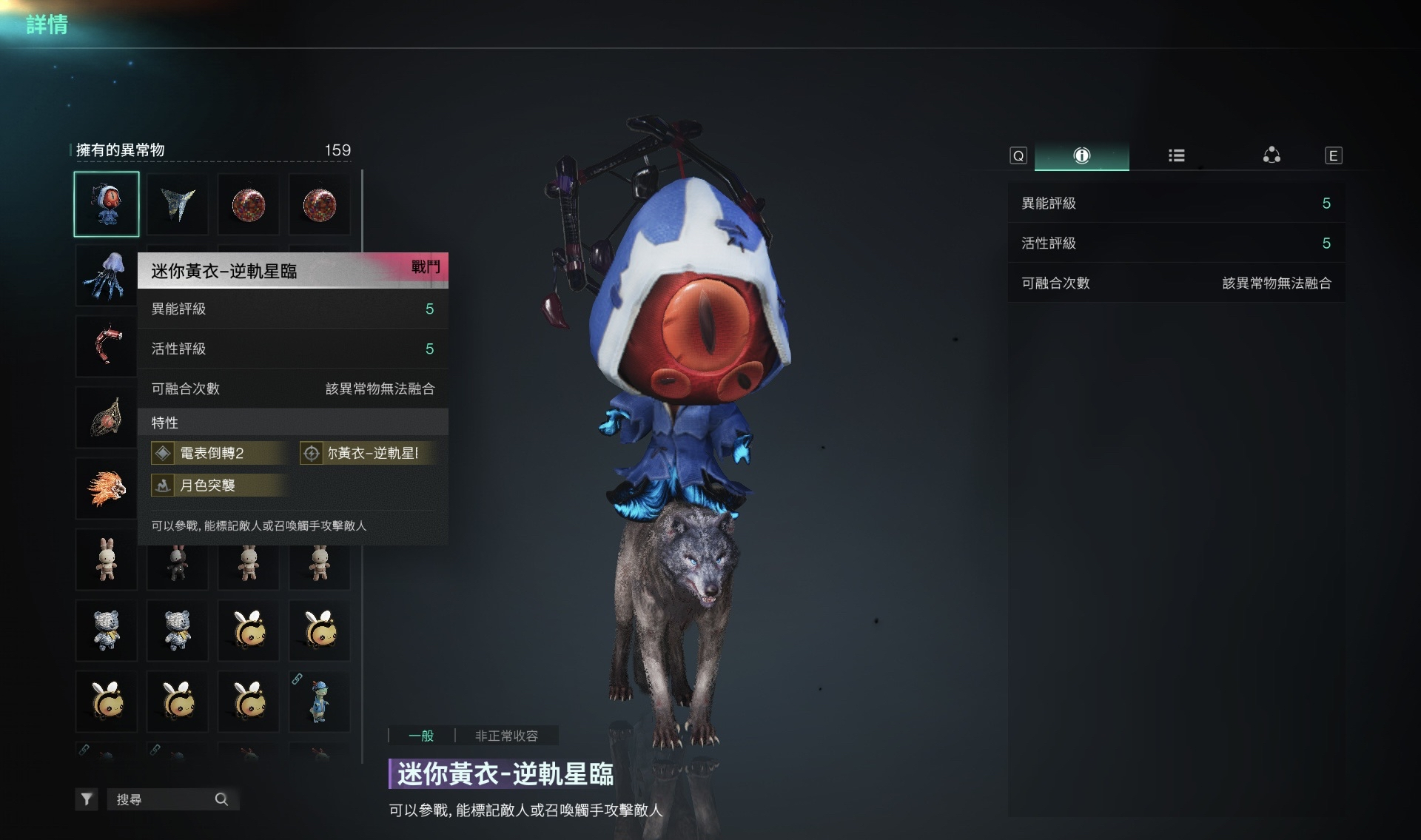Switch to the info details tab
Image resolution: width=1421 pixels, height=840 pixels.
pyautogui.click(x=1081, y=155)
